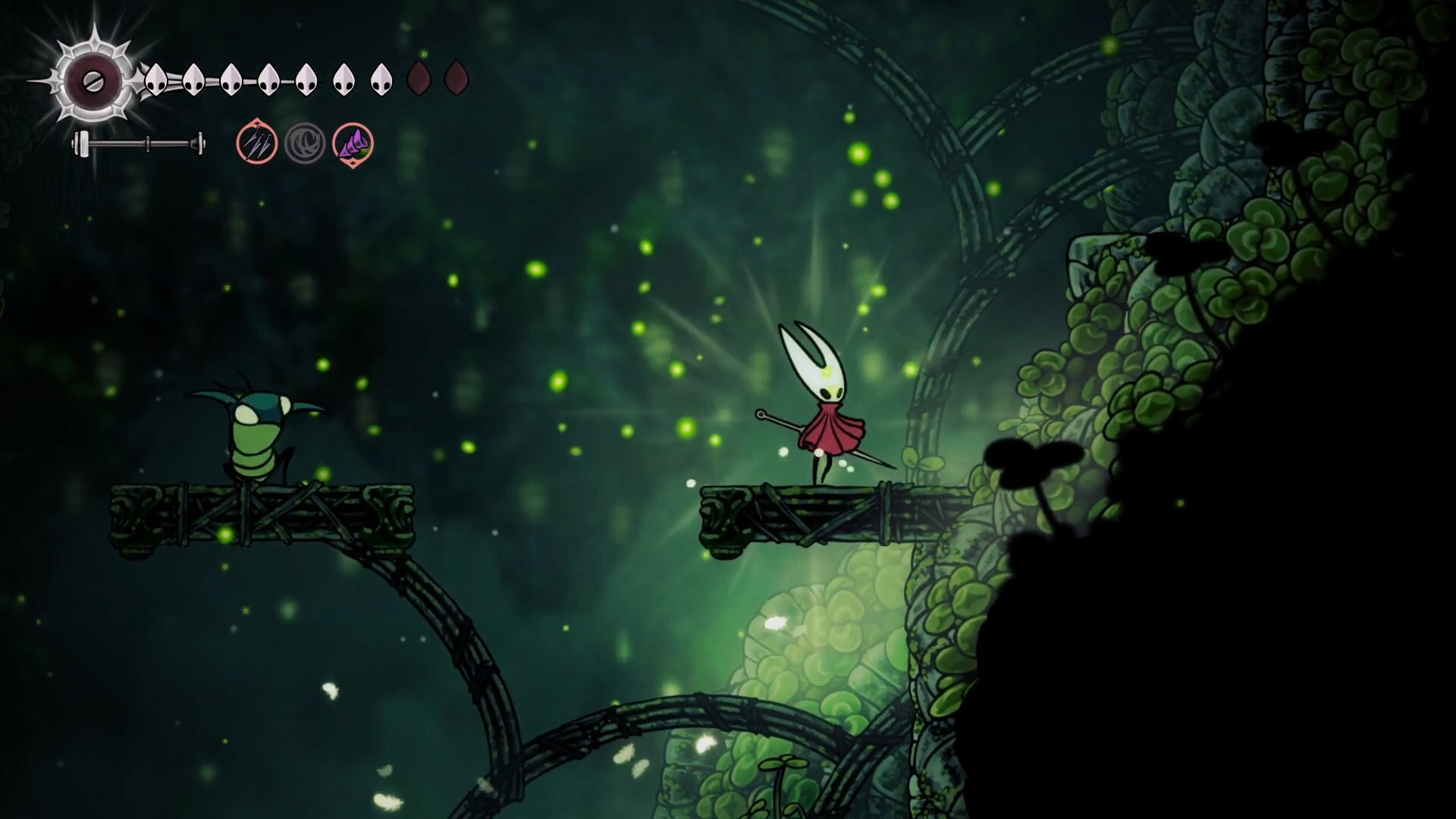Click the greyed-out silk swirl skill icon
Viewport: 1456px width, 819px height.
click(305, 143)
